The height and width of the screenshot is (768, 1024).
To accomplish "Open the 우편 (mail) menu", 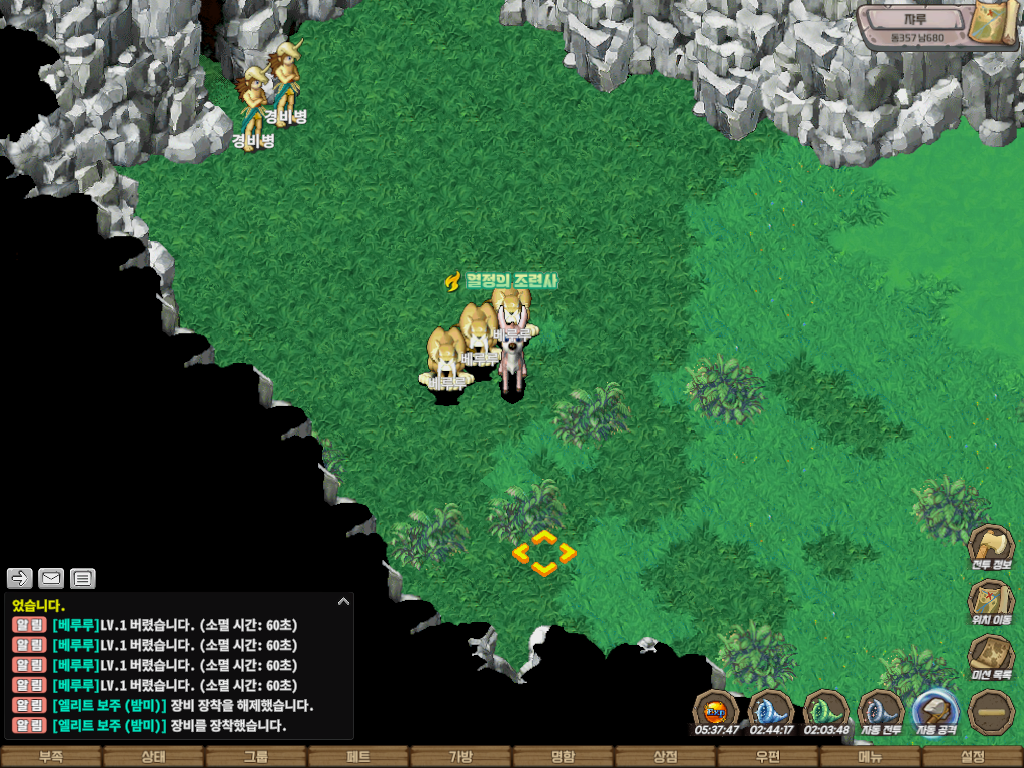I will pyautogui.click(x=767, y=757).
